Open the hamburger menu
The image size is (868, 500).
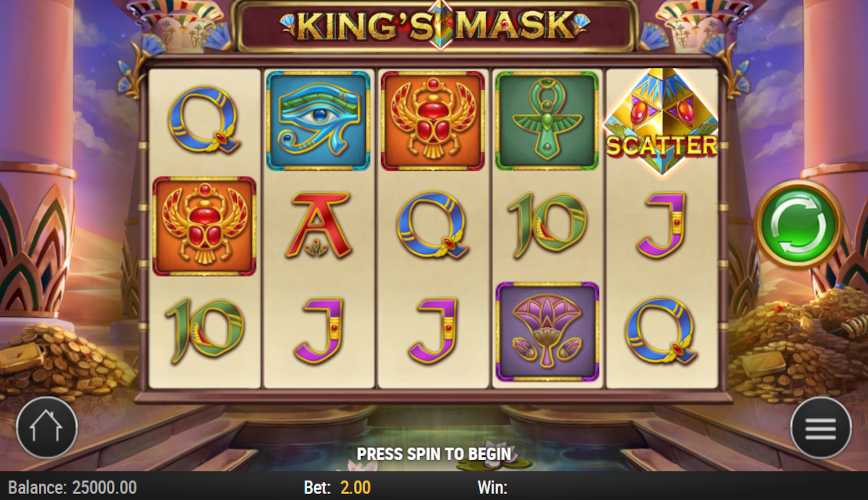click(x=820, y=428)
